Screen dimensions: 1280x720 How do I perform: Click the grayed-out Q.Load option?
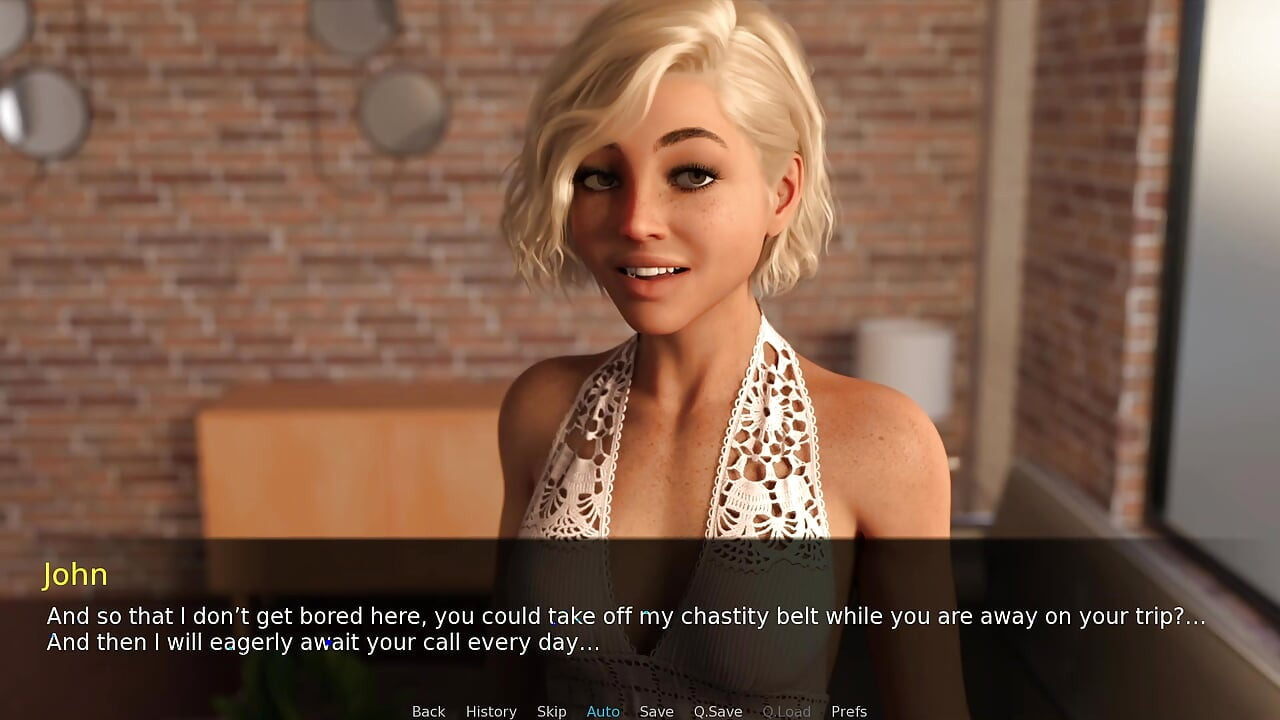coord(786,711)
